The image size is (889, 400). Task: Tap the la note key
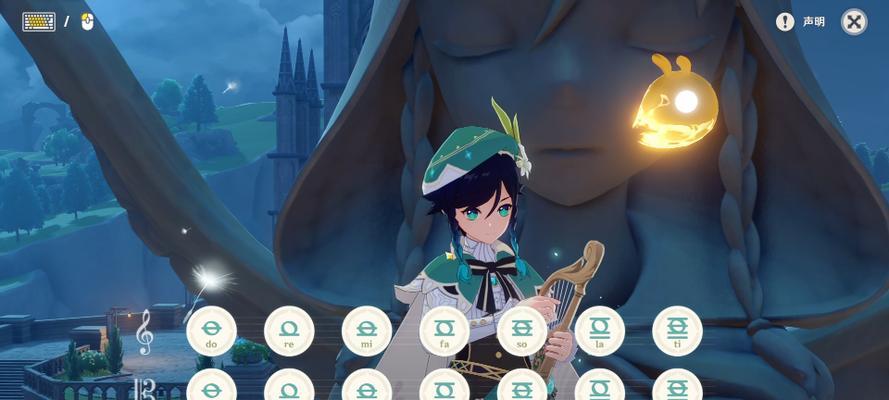[x=600, y=331]
